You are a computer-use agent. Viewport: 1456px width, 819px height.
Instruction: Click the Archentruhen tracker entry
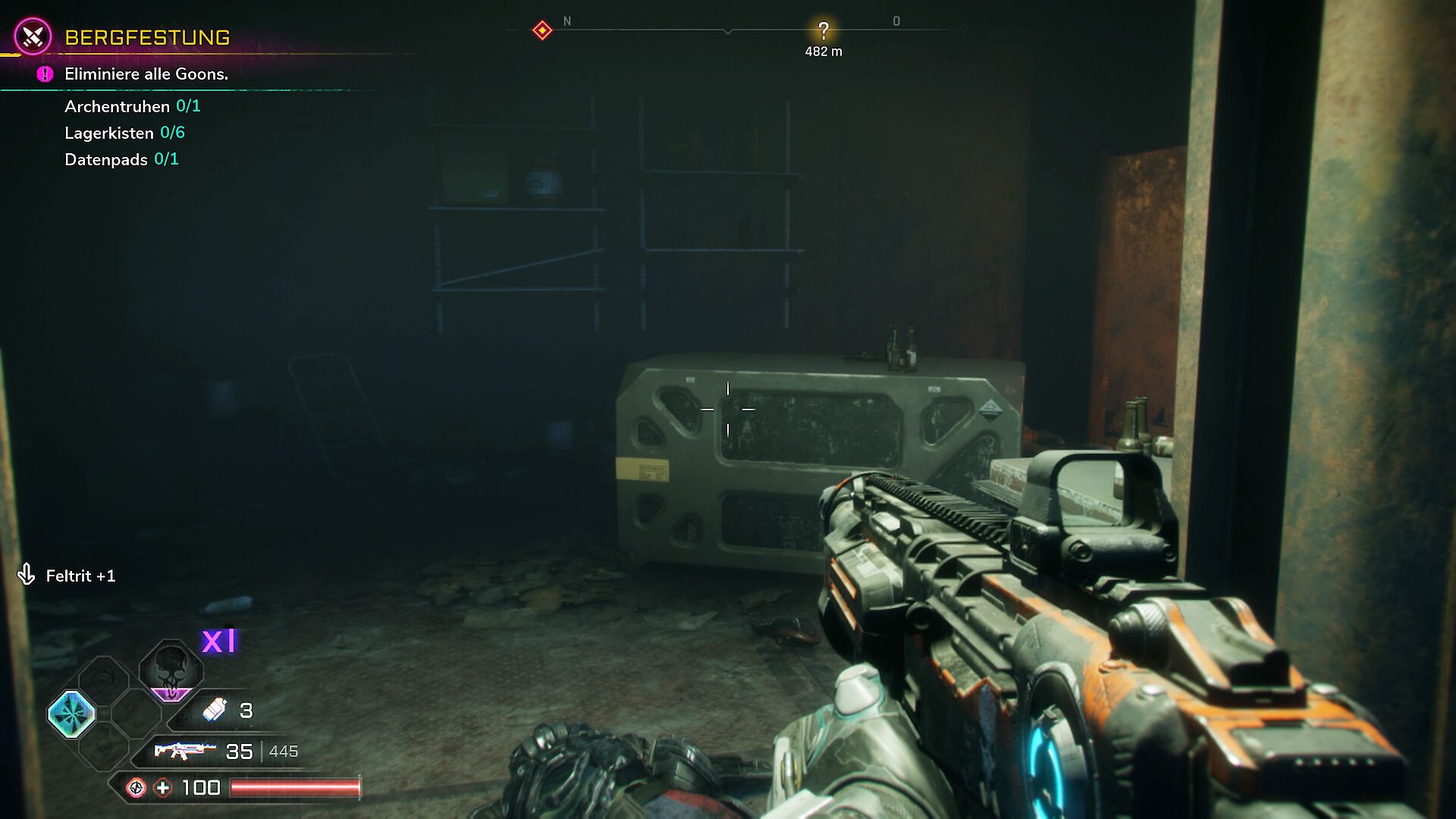[132, 106]
